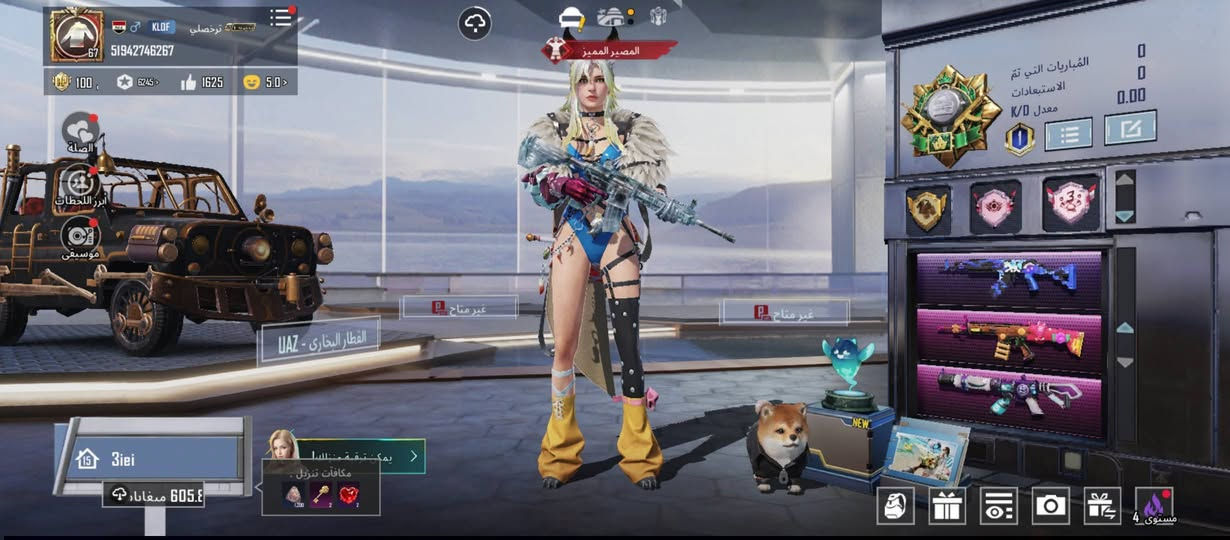
Task: Open the stats list button
Action: point(1068,133)
